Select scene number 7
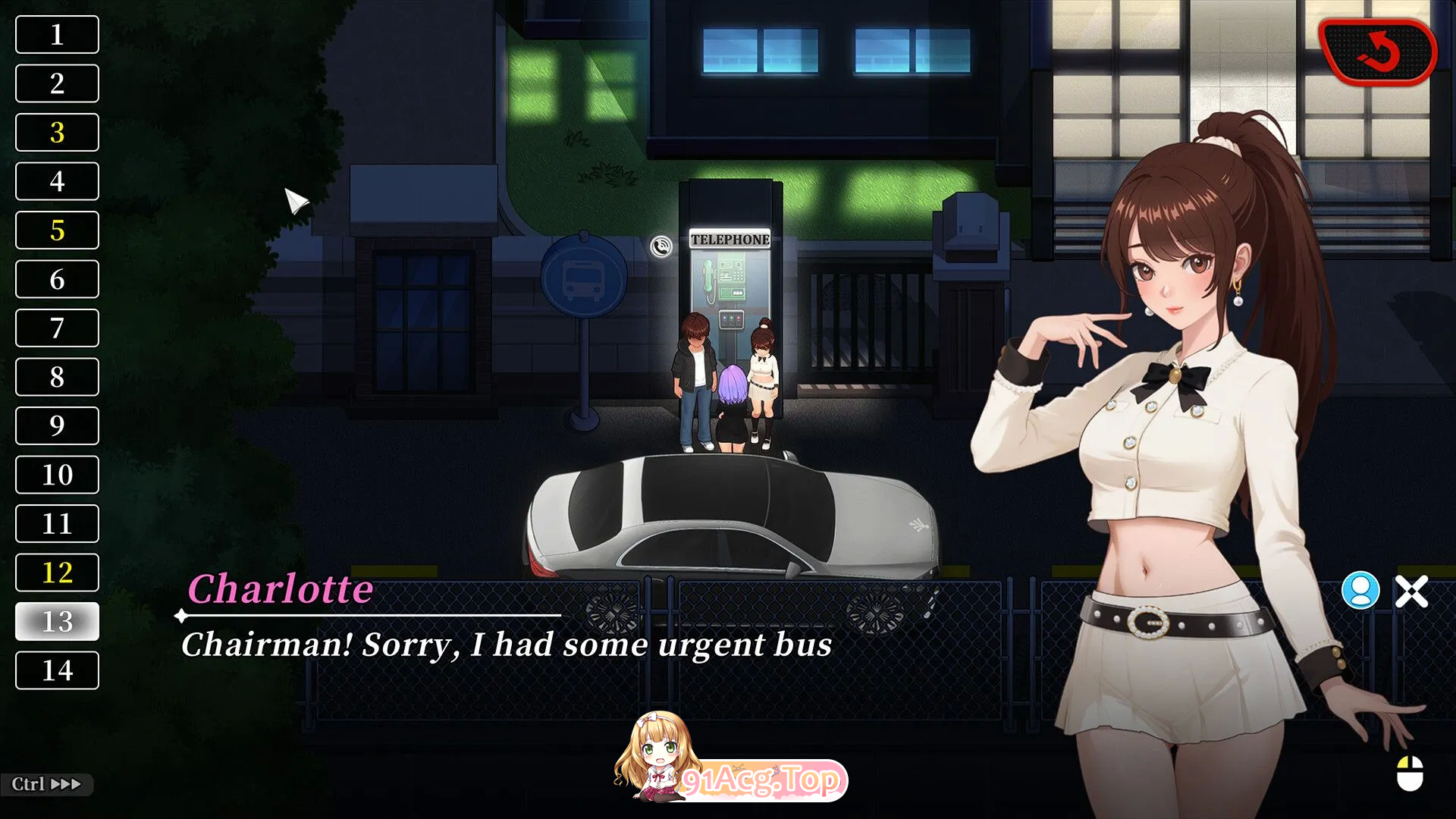 (57, 328)
